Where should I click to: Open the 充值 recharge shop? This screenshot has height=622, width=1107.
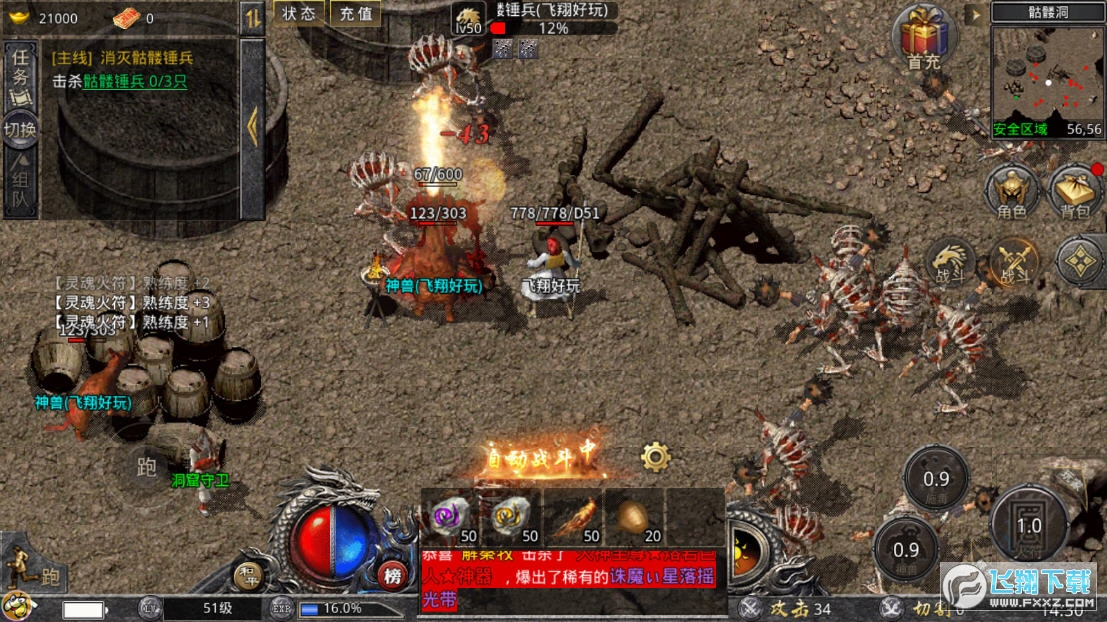click(x=355, y=14)
